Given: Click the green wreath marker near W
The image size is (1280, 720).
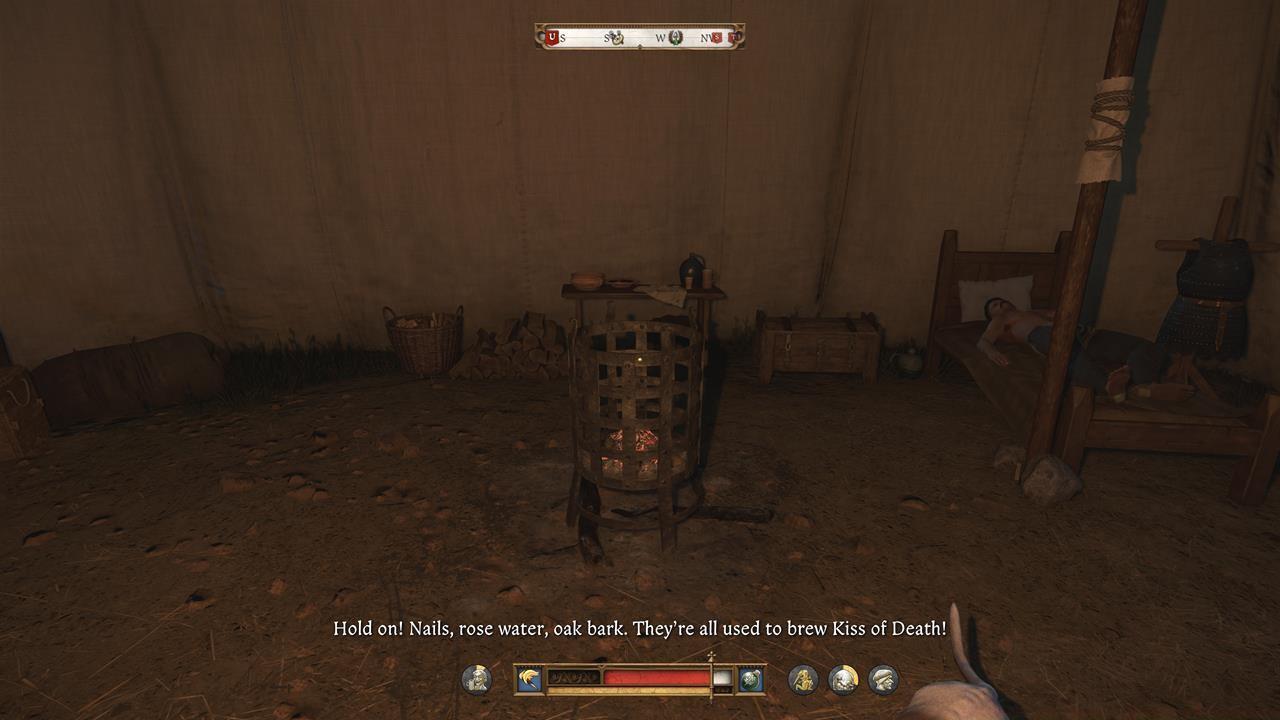Looking at the screenshot, I should click(676, 38).
